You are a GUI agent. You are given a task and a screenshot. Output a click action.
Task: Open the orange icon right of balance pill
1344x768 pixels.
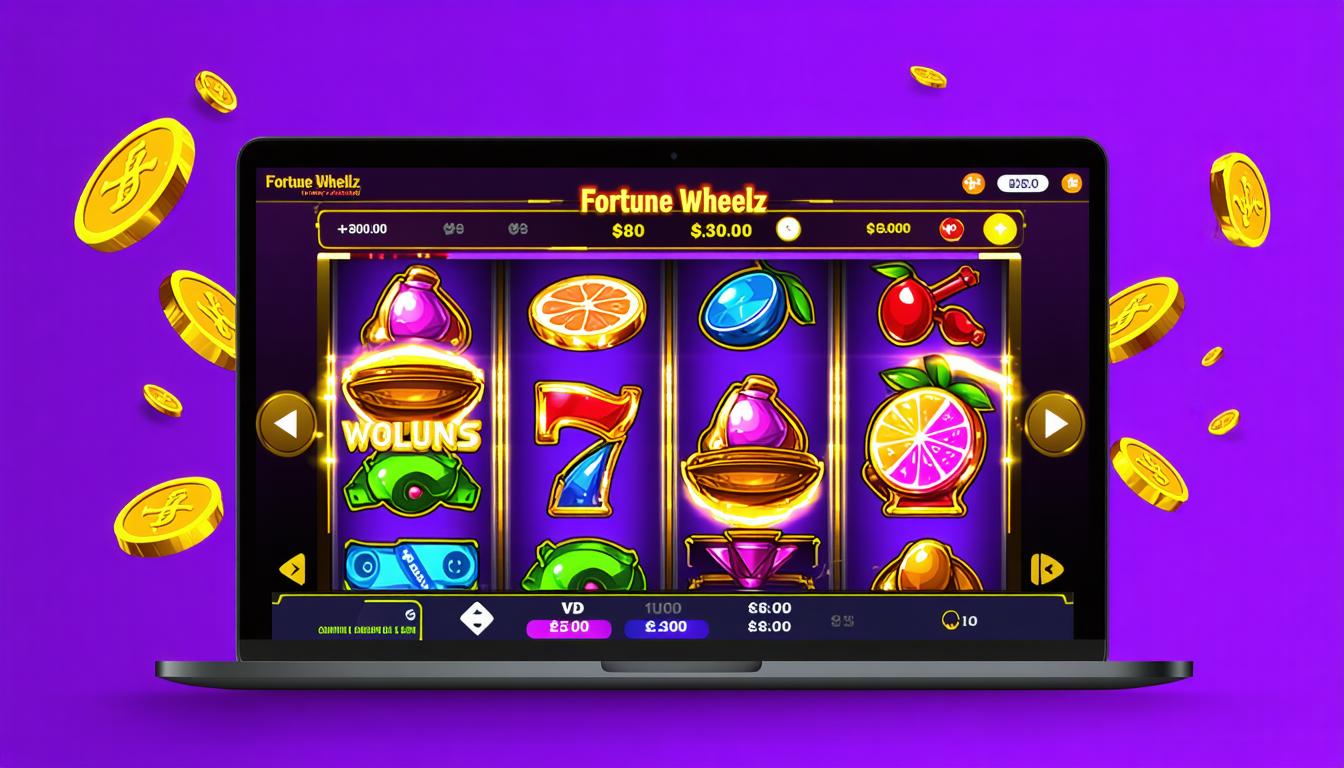tap(1071, 183)
